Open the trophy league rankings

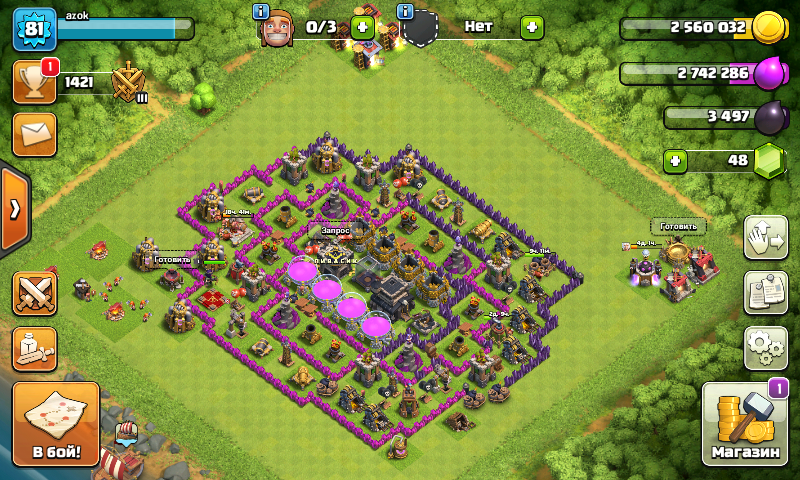click(x=34, y=82)
